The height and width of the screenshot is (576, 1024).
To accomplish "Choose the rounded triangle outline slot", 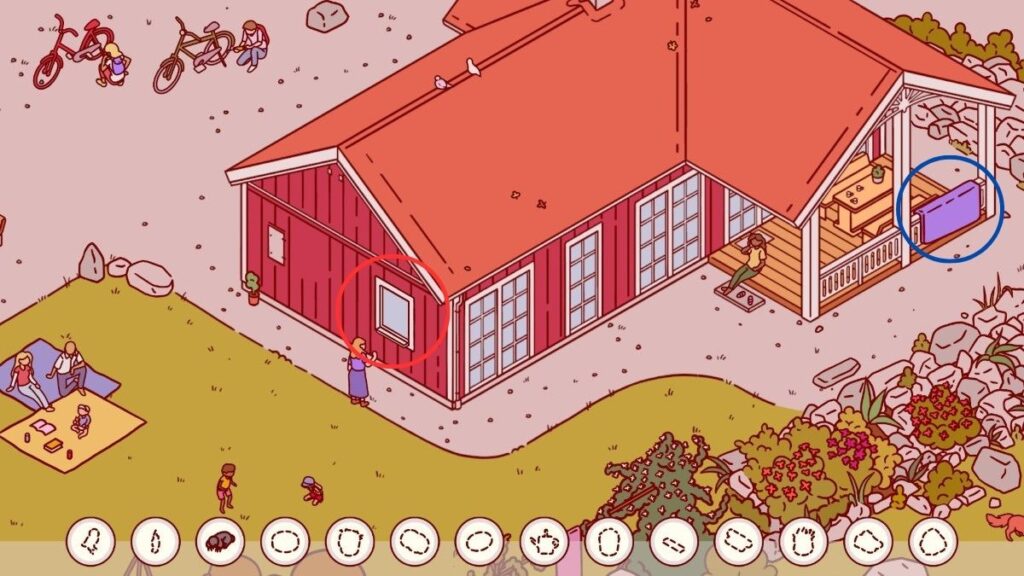I will coord(932,542).
